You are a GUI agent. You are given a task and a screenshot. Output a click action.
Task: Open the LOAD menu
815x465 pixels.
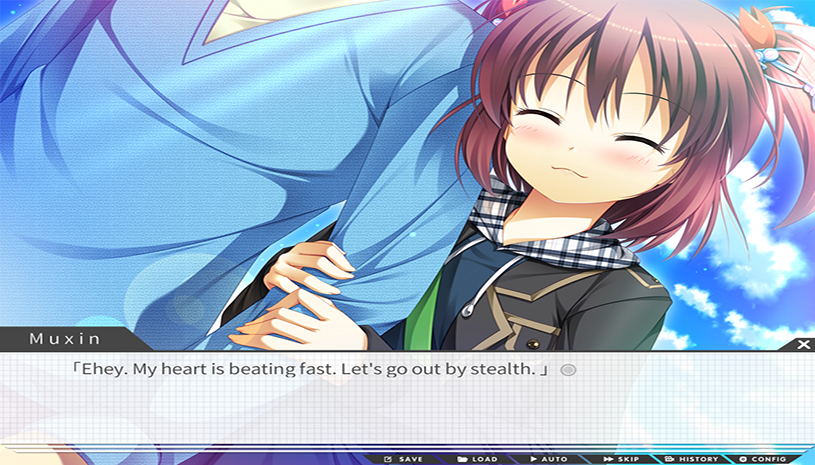tap(477, 459)
